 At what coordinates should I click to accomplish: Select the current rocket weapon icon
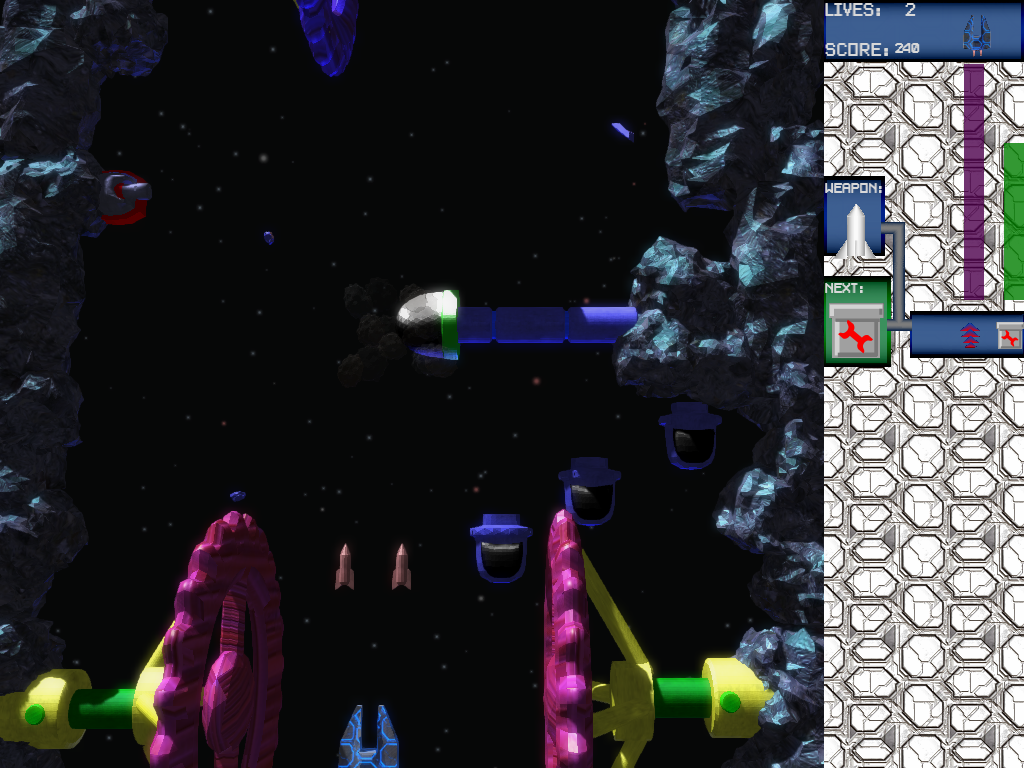click(854, 230)
